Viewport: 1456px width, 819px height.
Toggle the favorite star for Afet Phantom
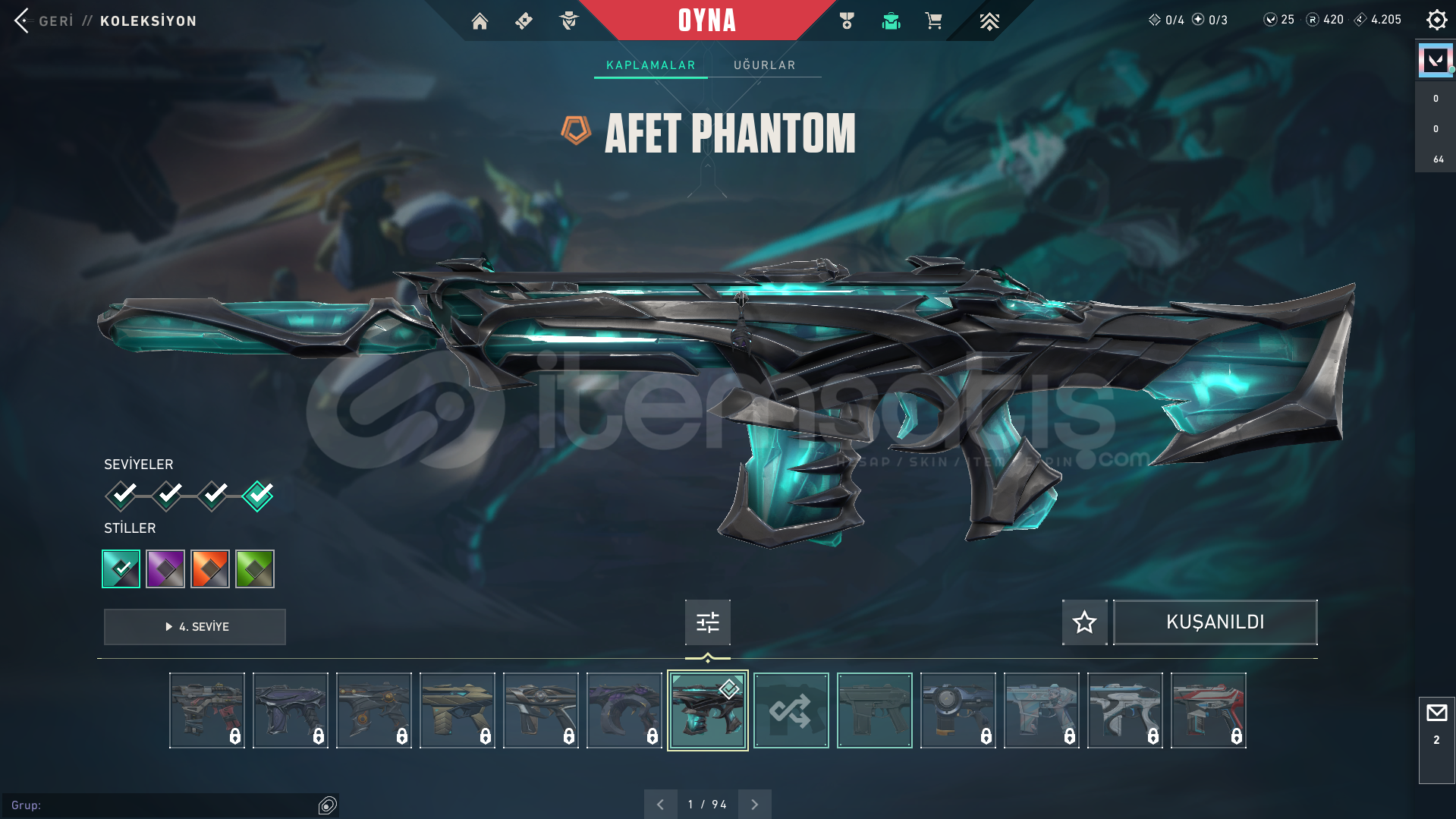point(1083,622)
